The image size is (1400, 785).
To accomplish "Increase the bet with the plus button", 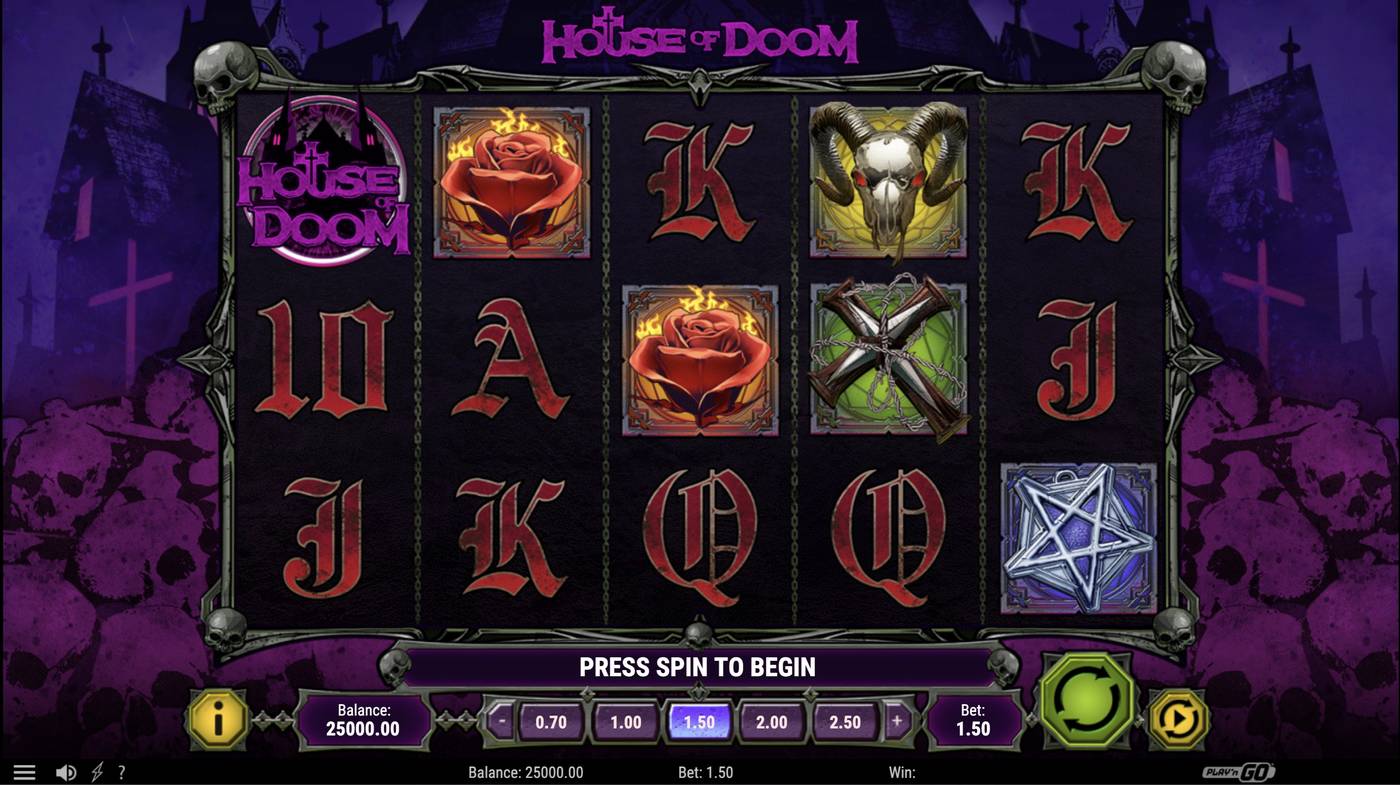I will click(896, 719).
